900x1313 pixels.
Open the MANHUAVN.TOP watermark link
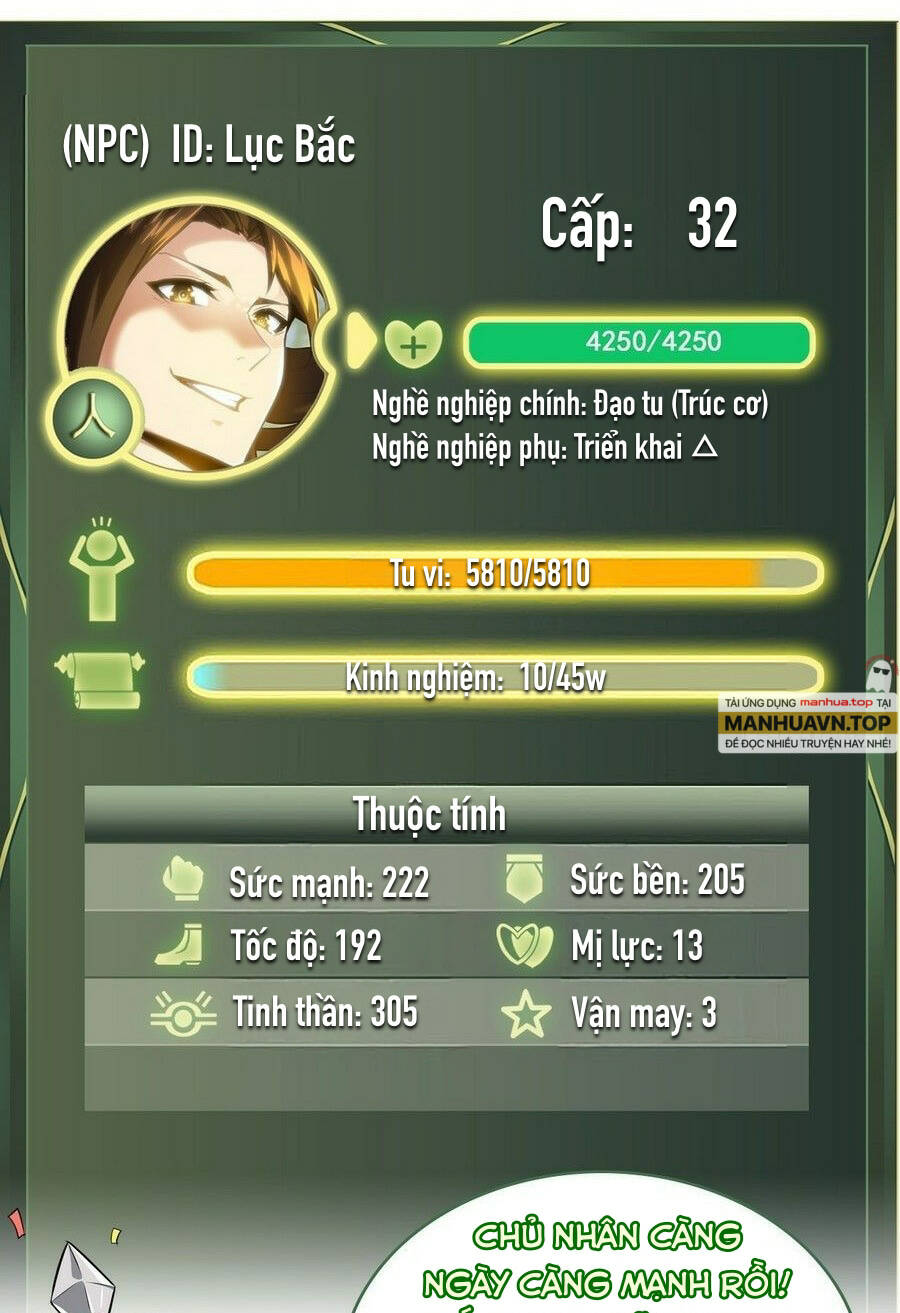point(807,721)
